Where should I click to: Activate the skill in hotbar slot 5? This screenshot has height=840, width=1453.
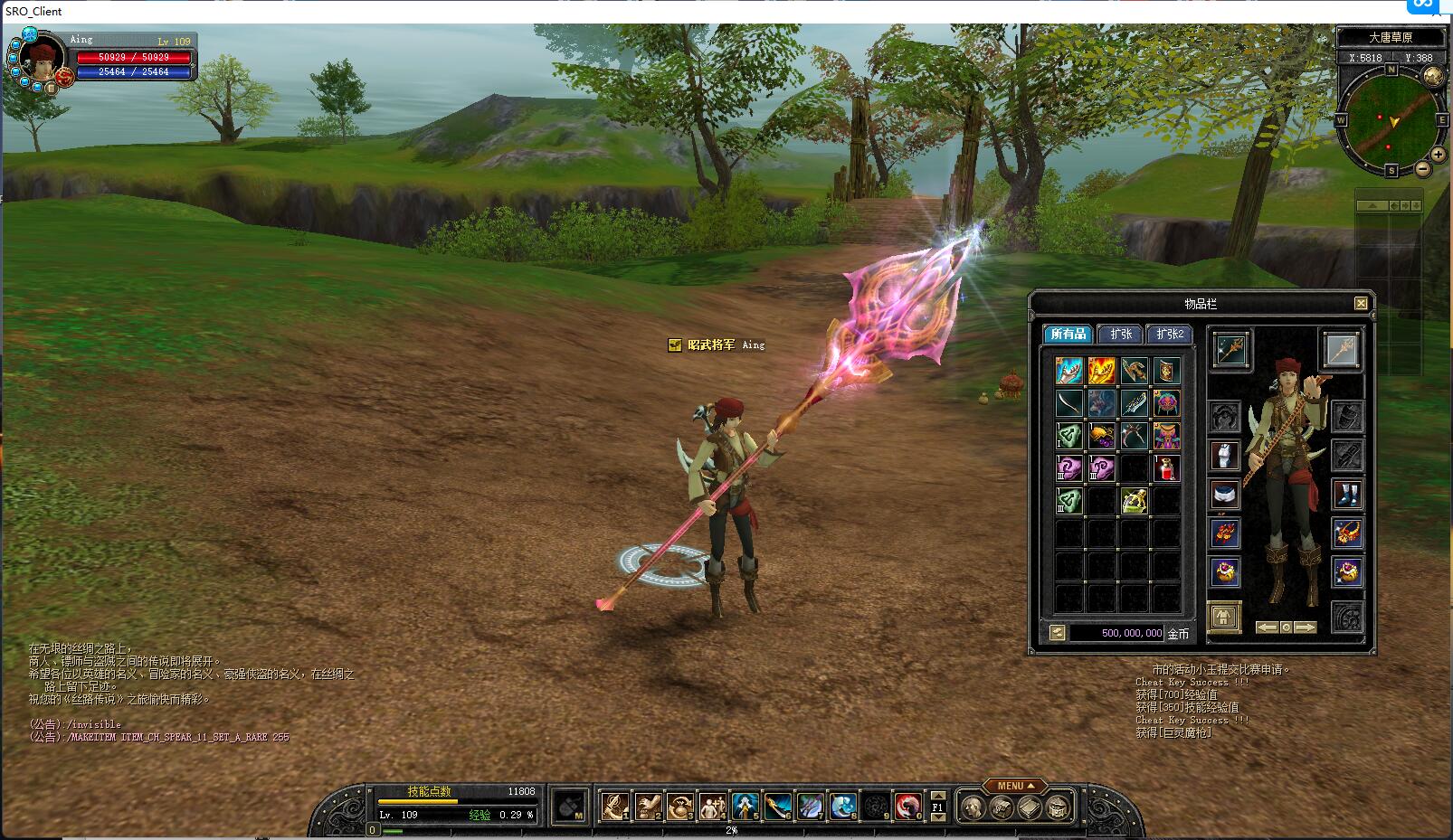[745, 806]
